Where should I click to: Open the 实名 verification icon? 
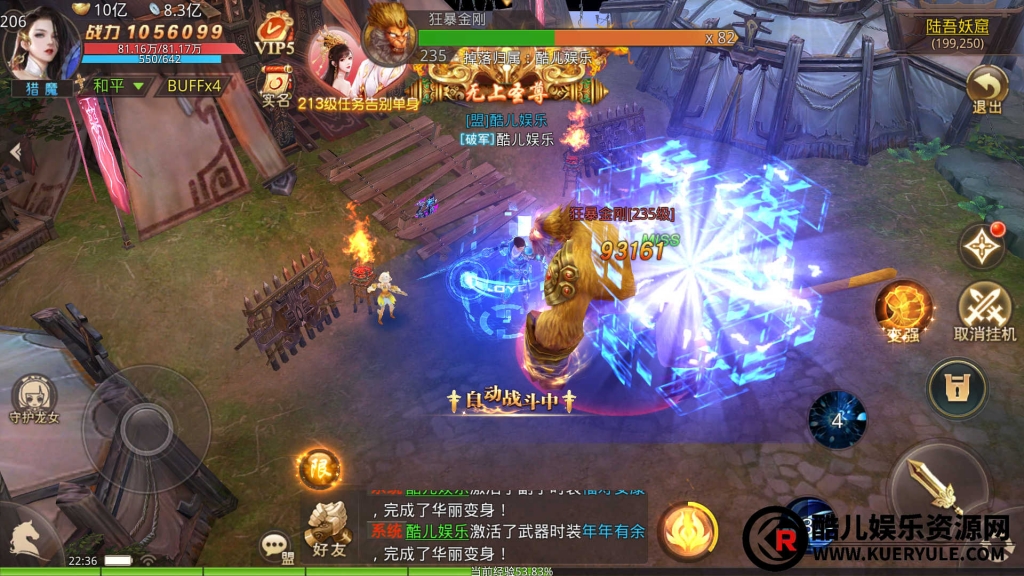(274, 84)
